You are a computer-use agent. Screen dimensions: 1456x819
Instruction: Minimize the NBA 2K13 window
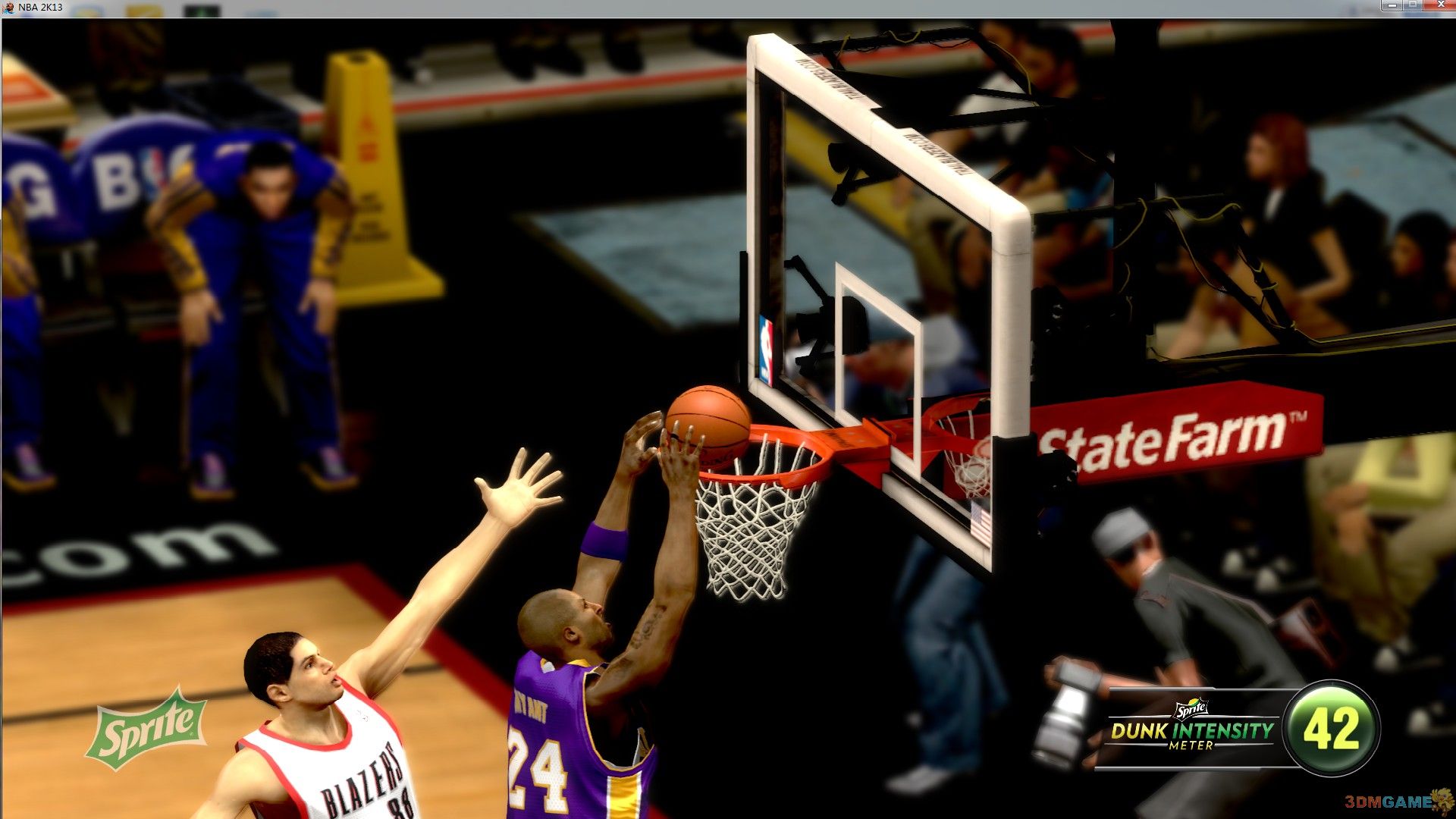pos(1392,6)
